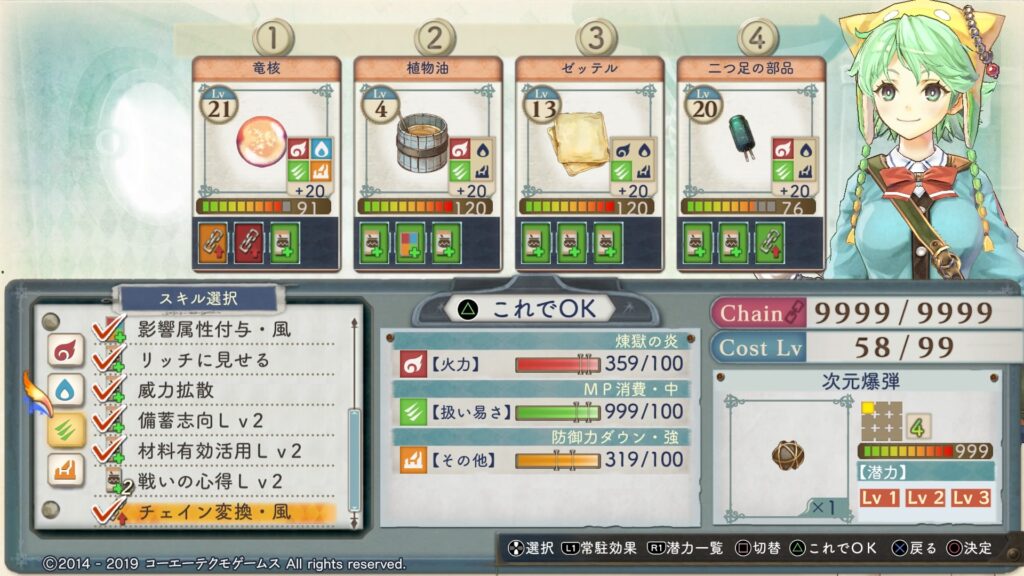This screenshot has width=1024, height=576.
Task: Select the 戦いの心得Lv2 skill
Action: [x=210, y=481]
